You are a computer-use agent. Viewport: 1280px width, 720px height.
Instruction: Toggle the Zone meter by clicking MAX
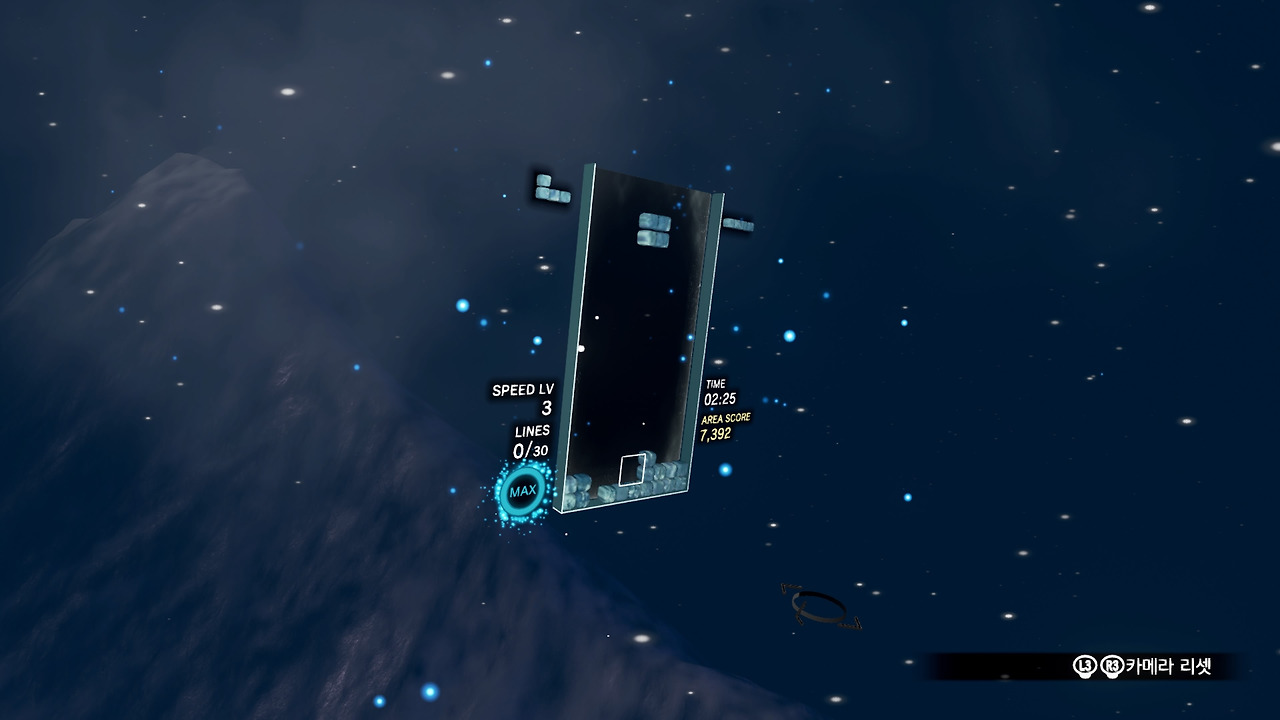pyautogui.click(x=524, y=490)
